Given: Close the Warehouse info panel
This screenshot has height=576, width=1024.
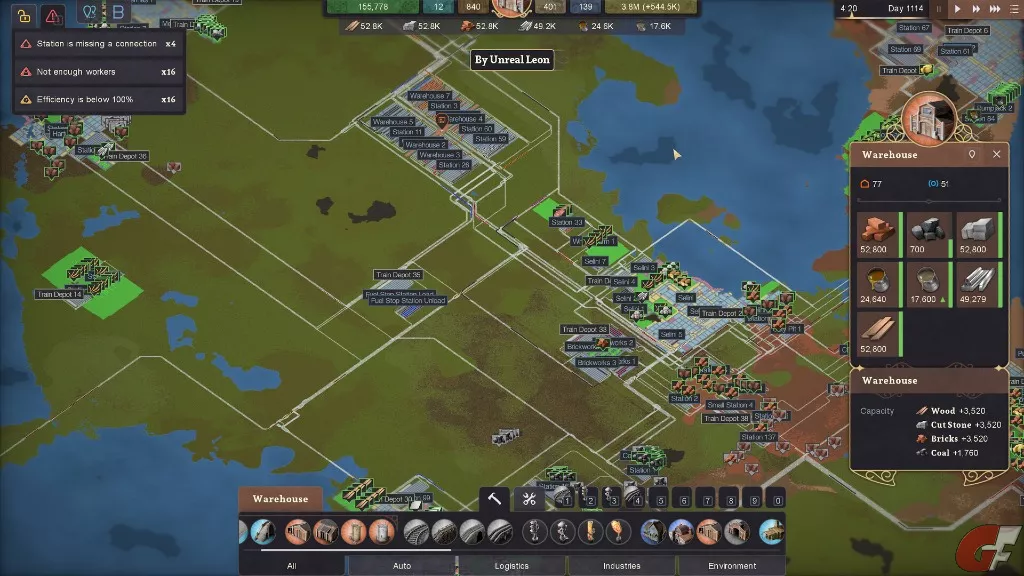Looking at the screenshot, I should pyautogui.click(x=996, y=155).
